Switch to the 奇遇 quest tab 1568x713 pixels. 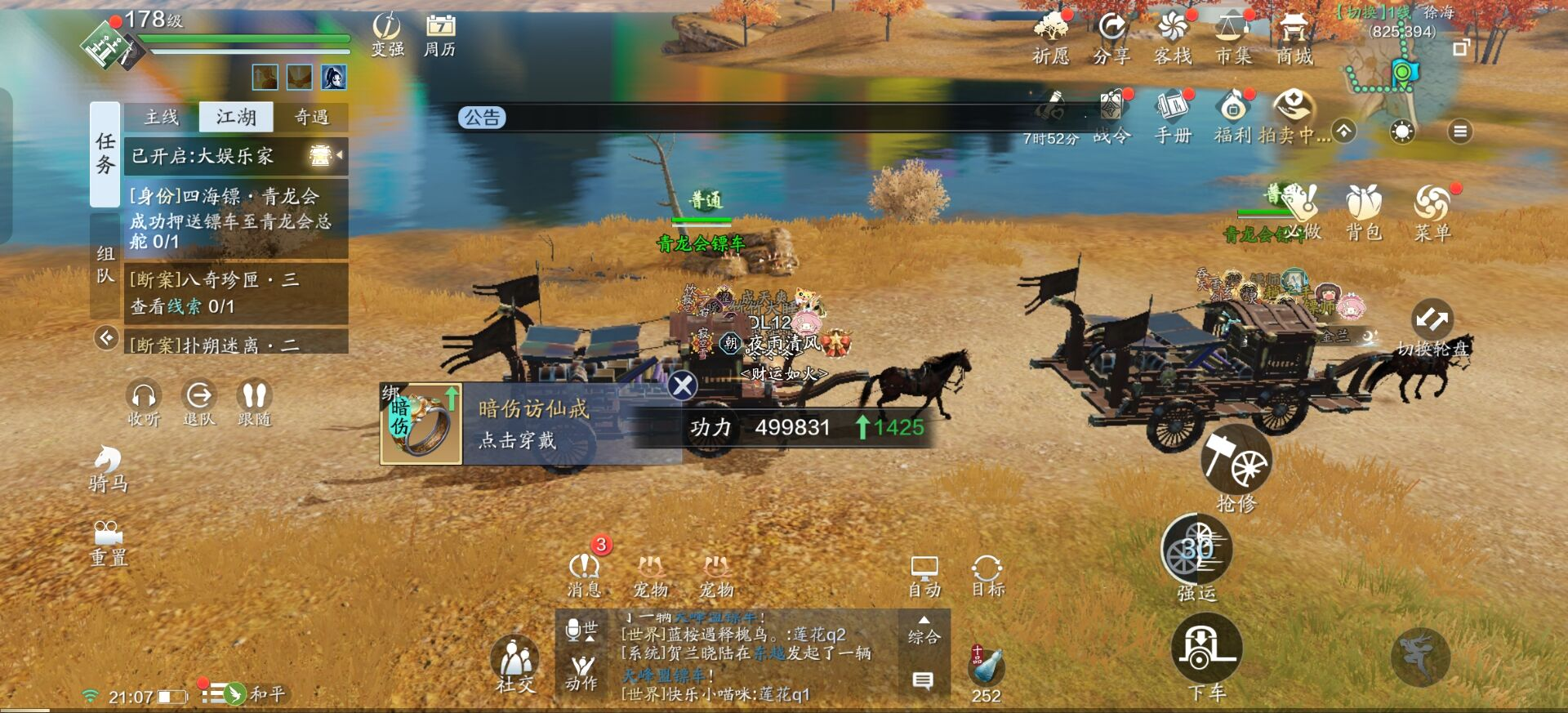coord(311,118)
